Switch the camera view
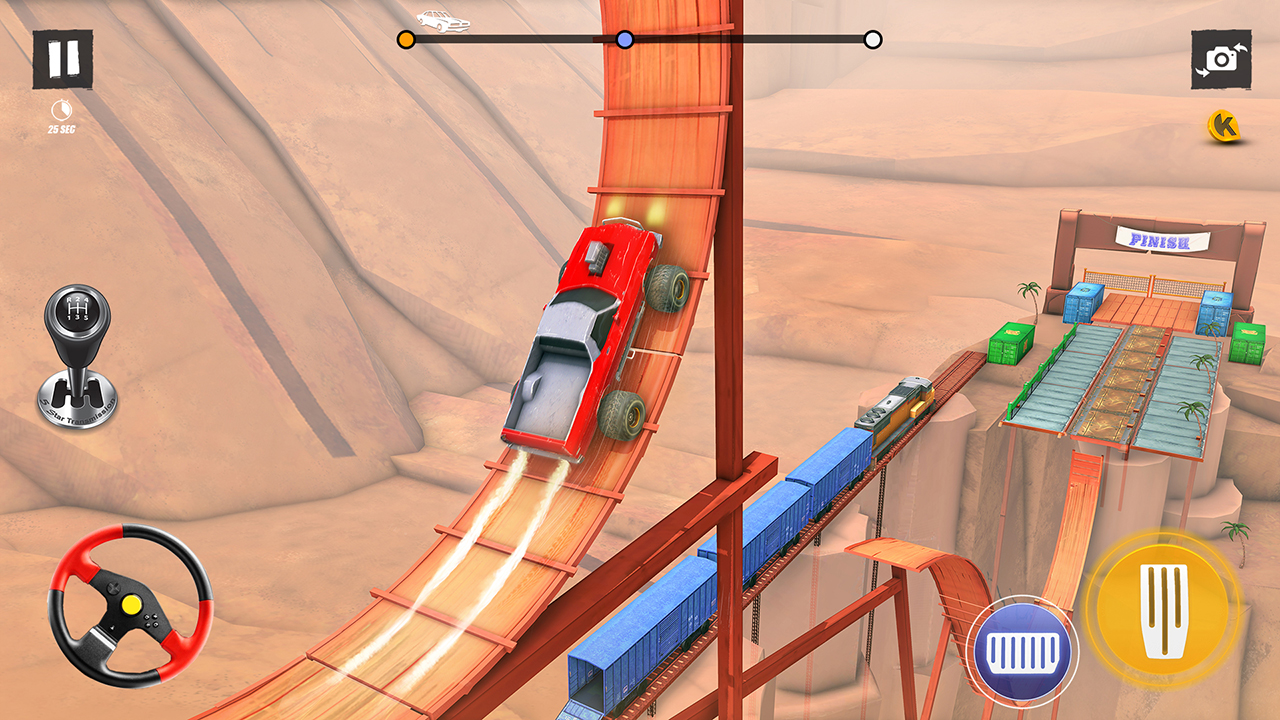1280x720 pixels. pos(1221,59)
